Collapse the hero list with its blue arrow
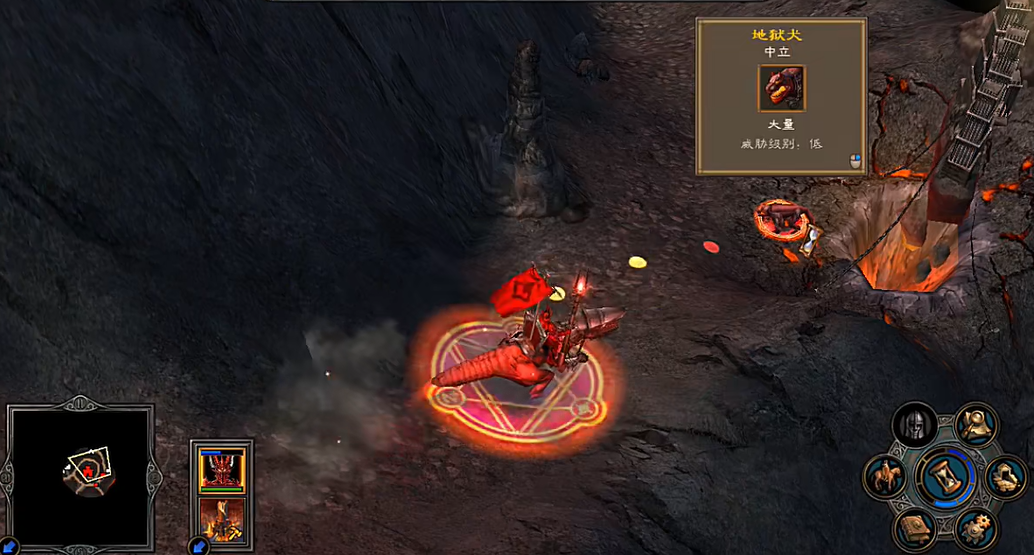This screenshot has width=1034, height=555. tap(199, 546)
